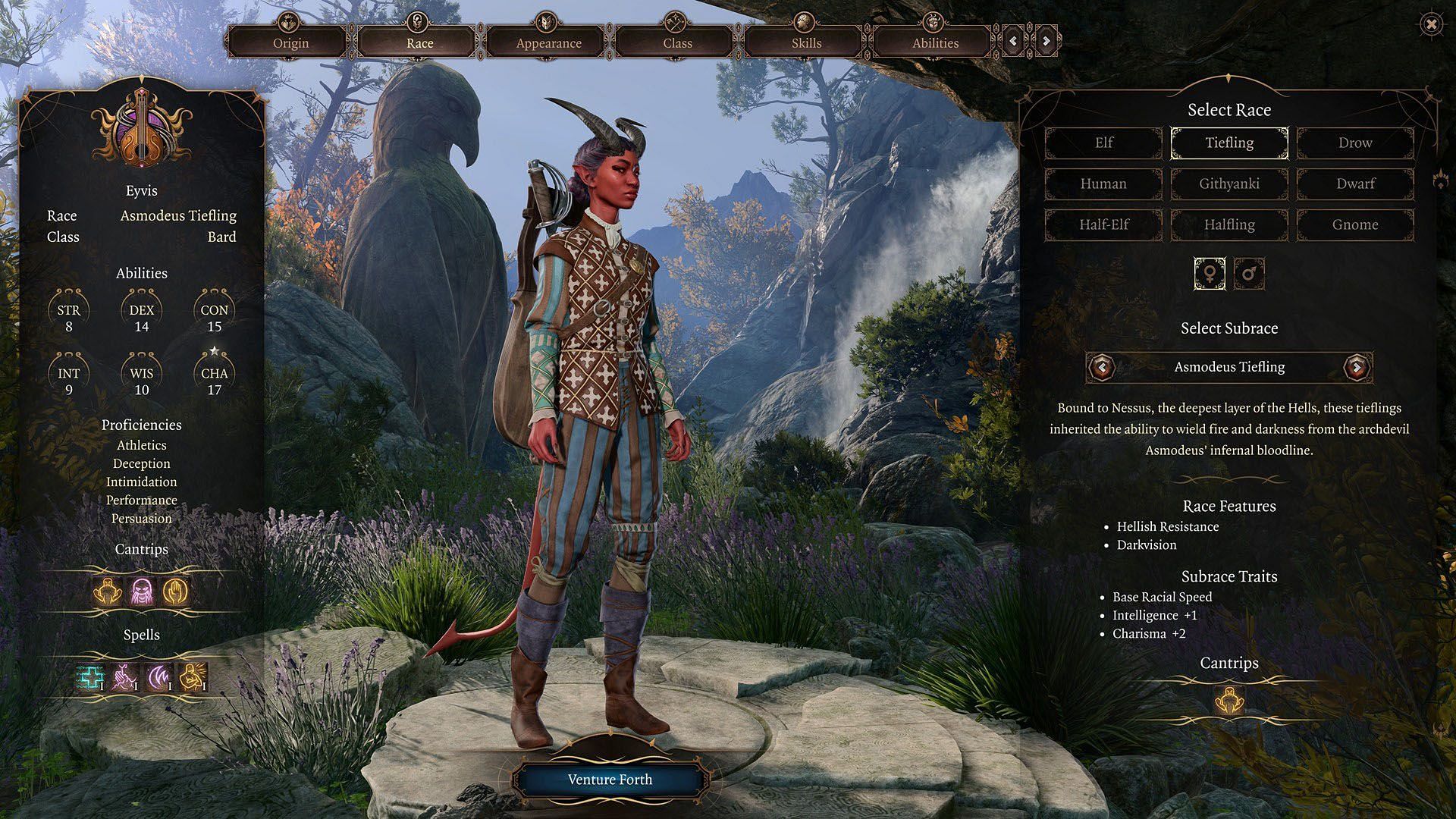Screen dimensions: 1456x819
Task: Click the left arrow beside the tabs
Action: [x=1014, y=41]
